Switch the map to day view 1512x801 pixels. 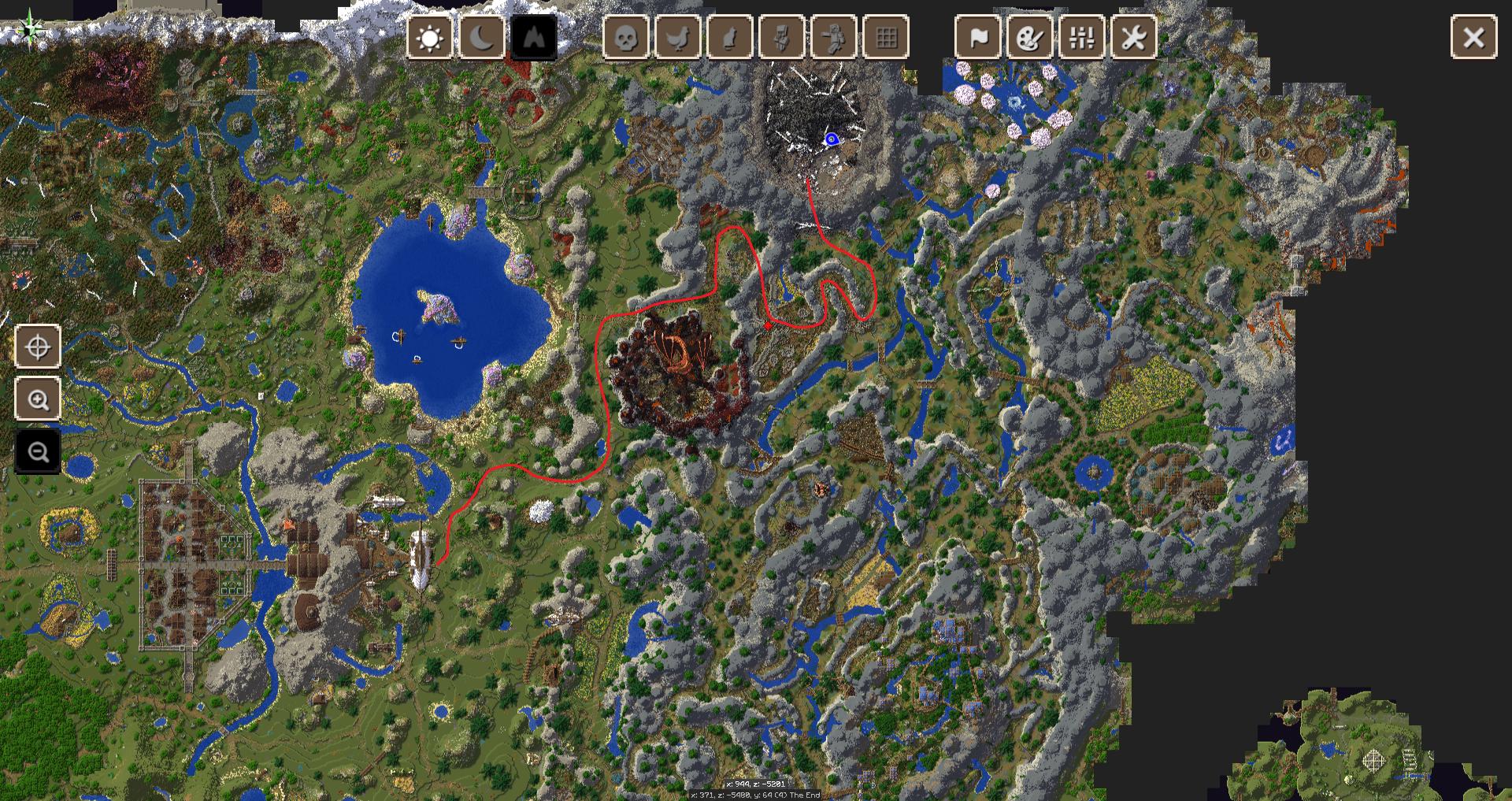tap(430, 37)
